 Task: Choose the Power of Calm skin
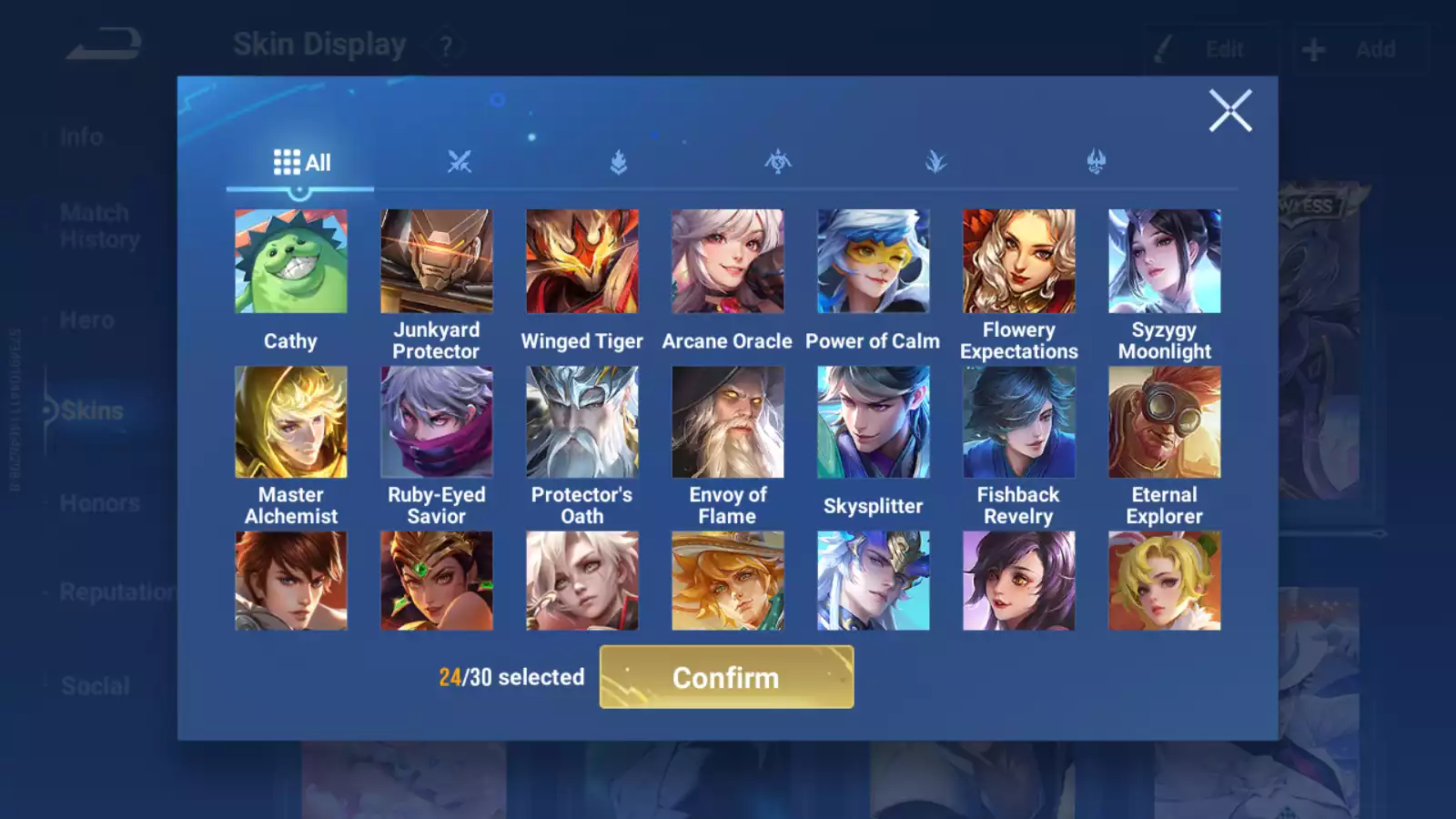pyautogui.click(x=874, y=261)
